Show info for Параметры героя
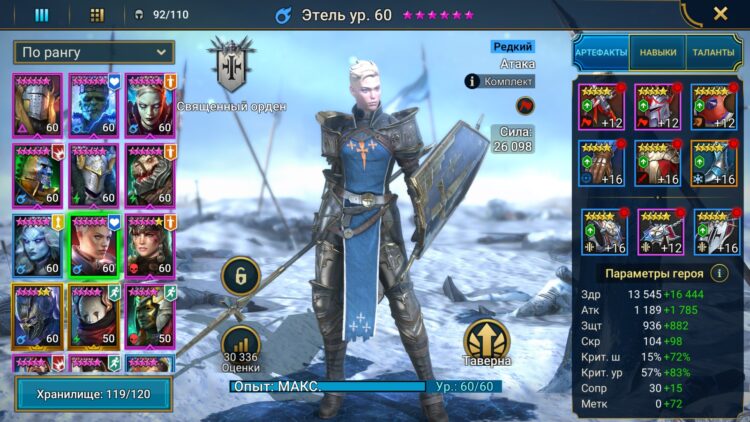The width and height of the screenshot is (750, 422). [x=718, y=273]
